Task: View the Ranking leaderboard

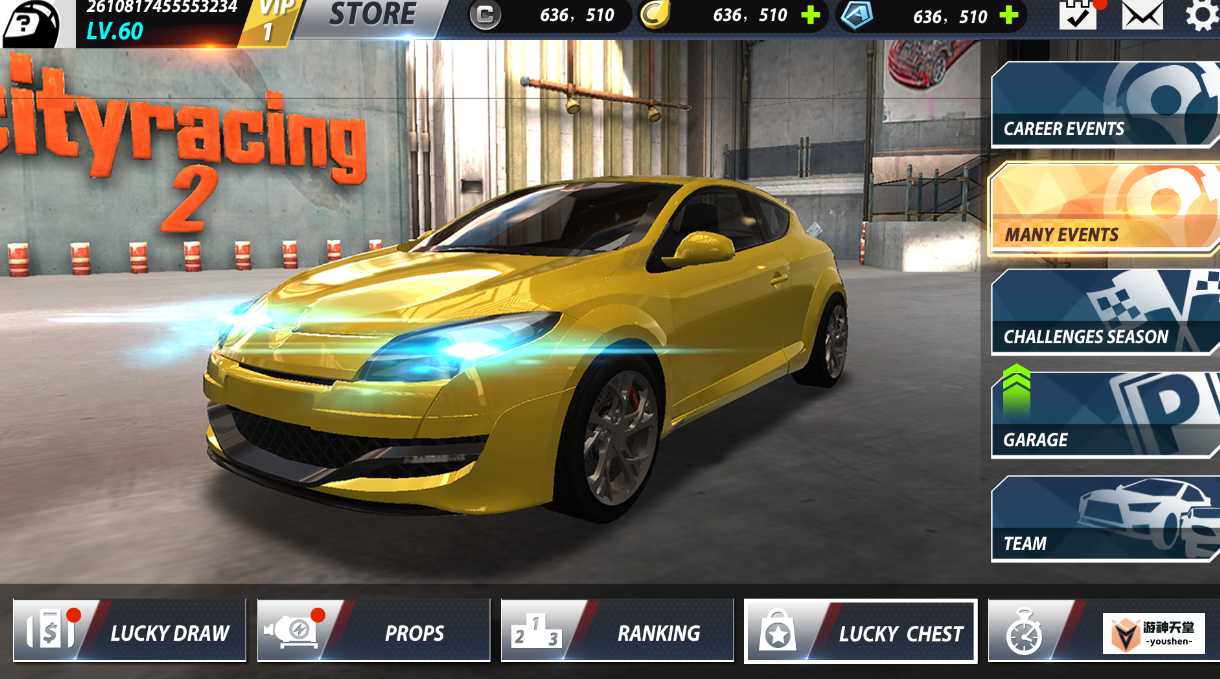Action: [x=618, y=631]
